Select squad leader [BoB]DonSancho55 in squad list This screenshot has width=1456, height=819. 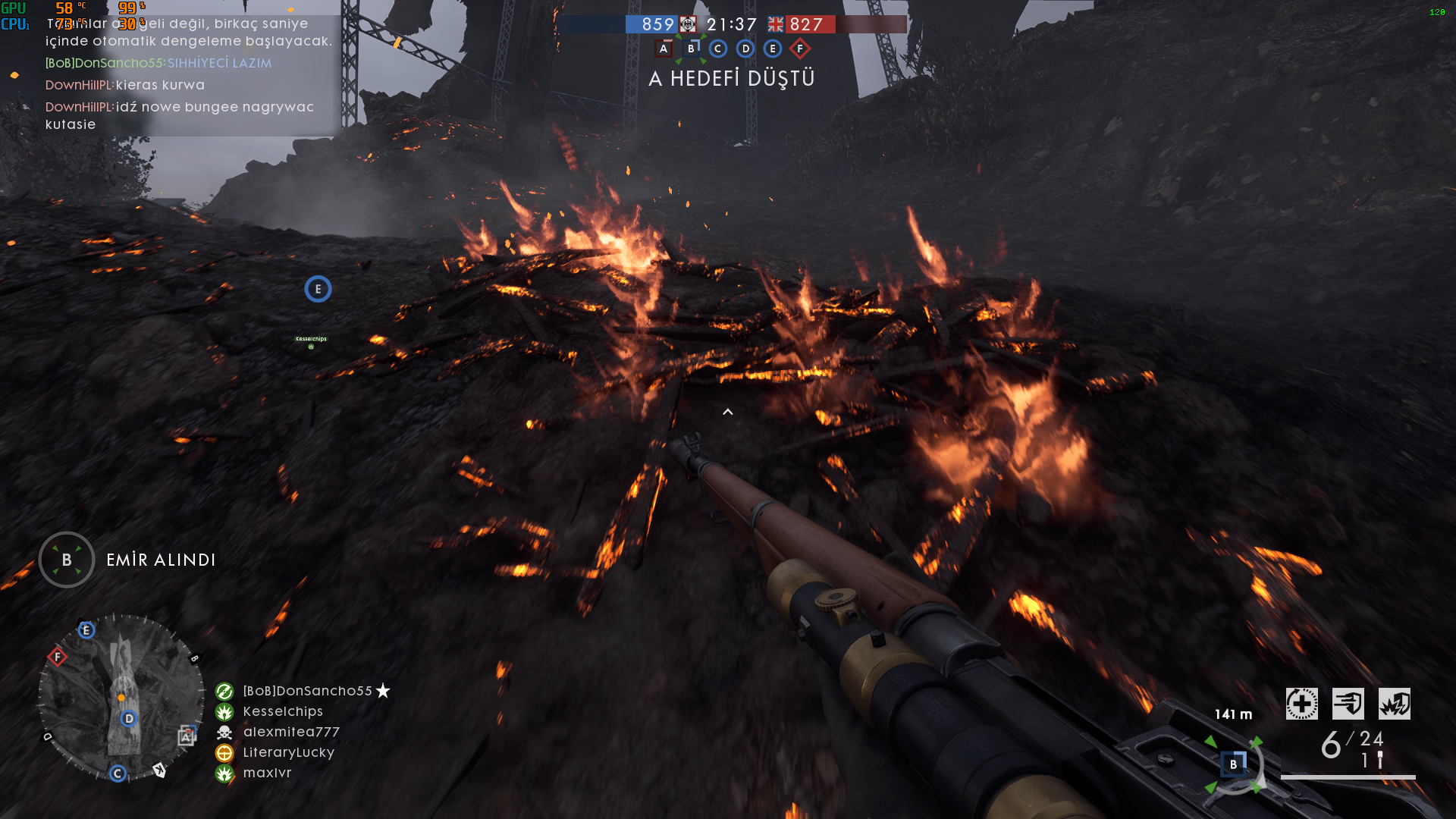point(307,691)
